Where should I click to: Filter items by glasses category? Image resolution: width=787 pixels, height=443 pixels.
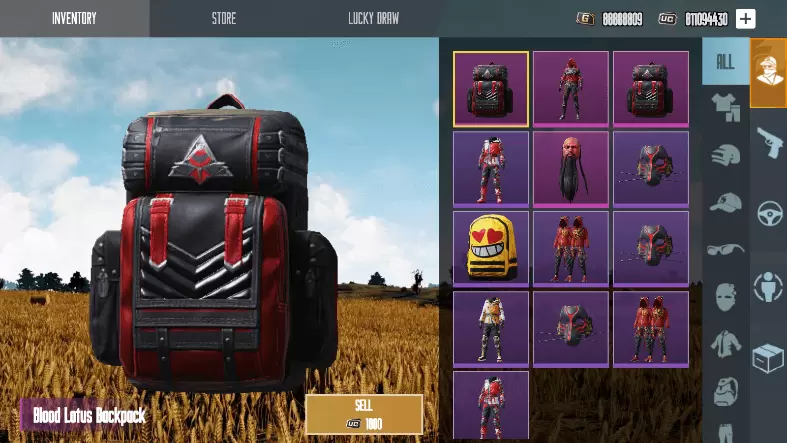pyautogui.click(x=725, y=249)
